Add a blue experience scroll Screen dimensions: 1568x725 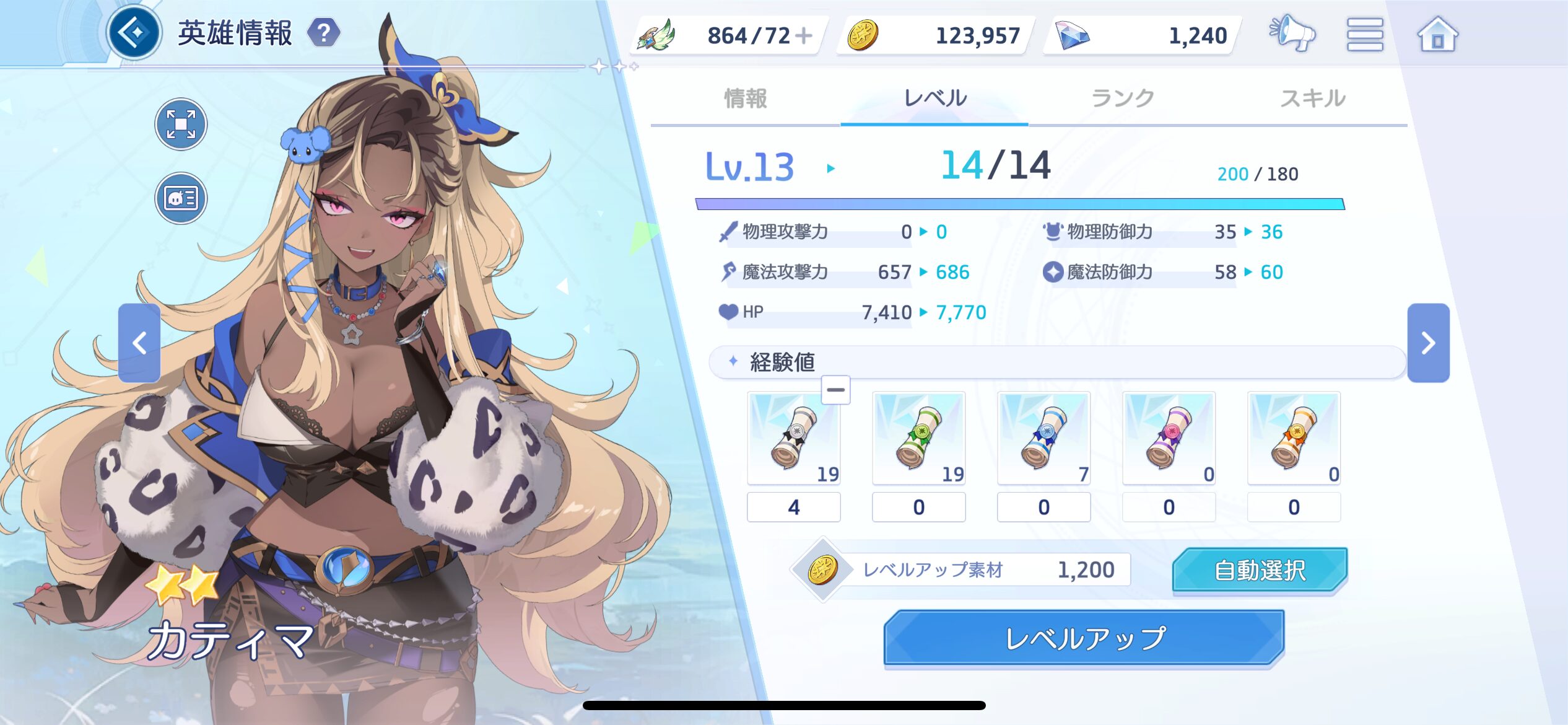point(1043,438)
